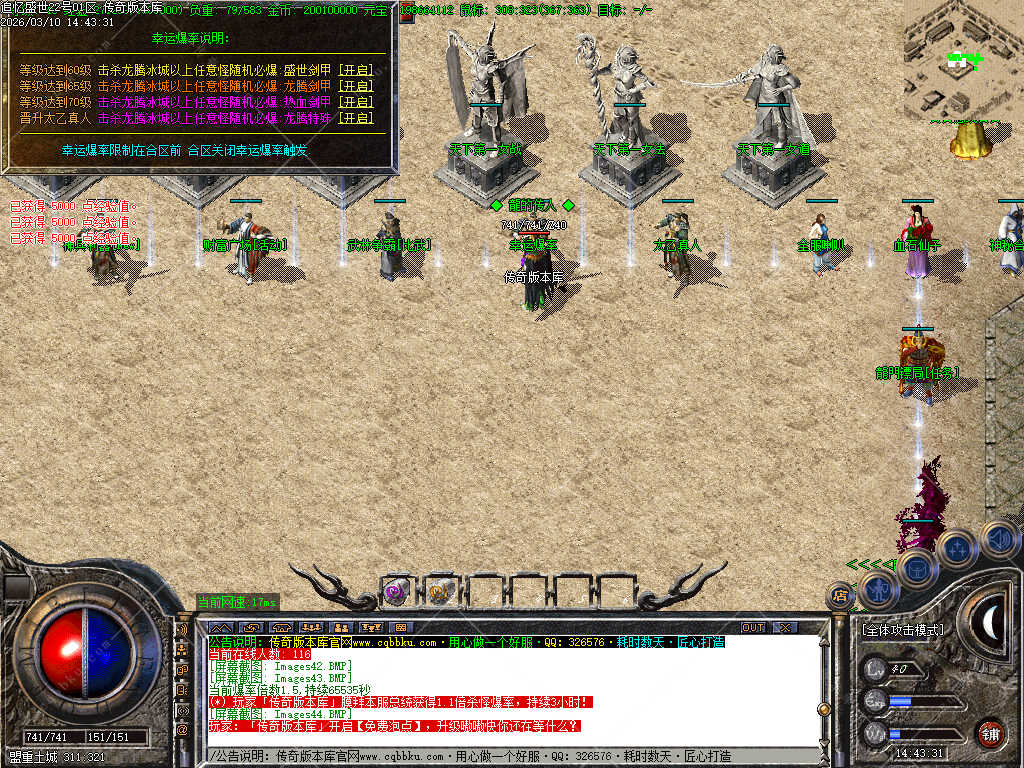Close the chat panel with X
This screenshot has height=768, width=1024.
[x=786, y=627]
